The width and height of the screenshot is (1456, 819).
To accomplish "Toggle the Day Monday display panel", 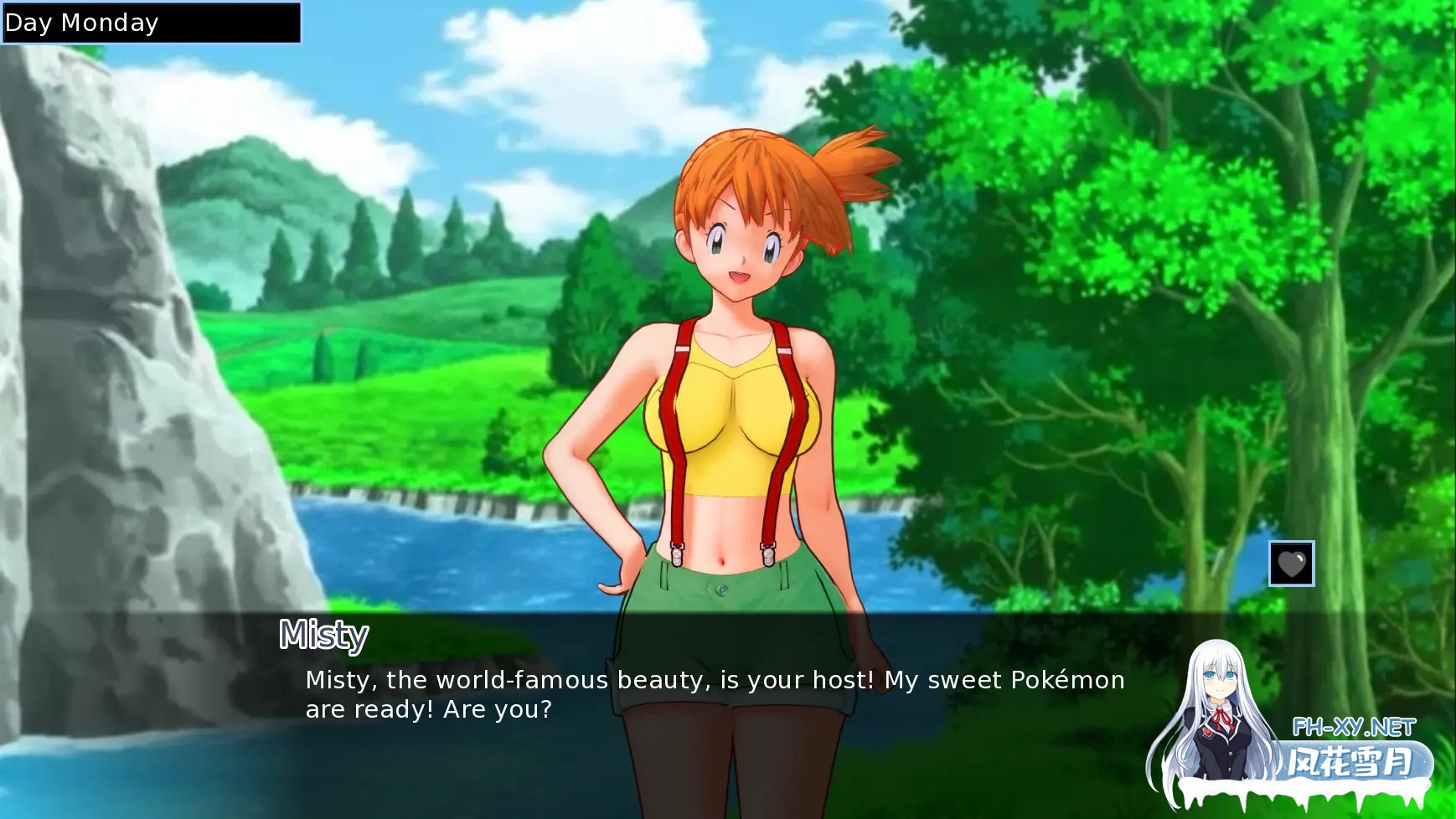I will 151,22.
